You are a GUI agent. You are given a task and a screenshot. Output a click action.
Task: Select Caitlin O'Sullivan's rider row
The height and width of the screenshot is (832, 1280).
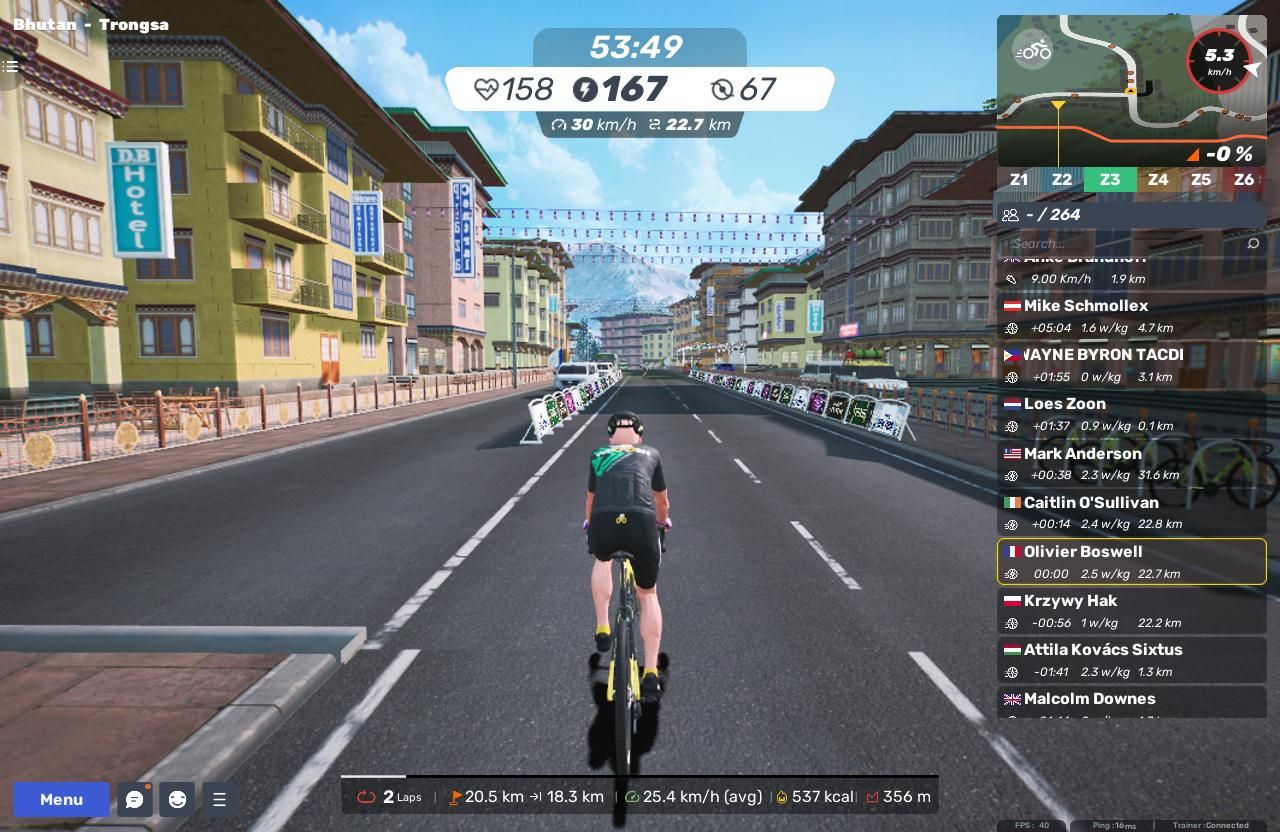click(1131, 513)
